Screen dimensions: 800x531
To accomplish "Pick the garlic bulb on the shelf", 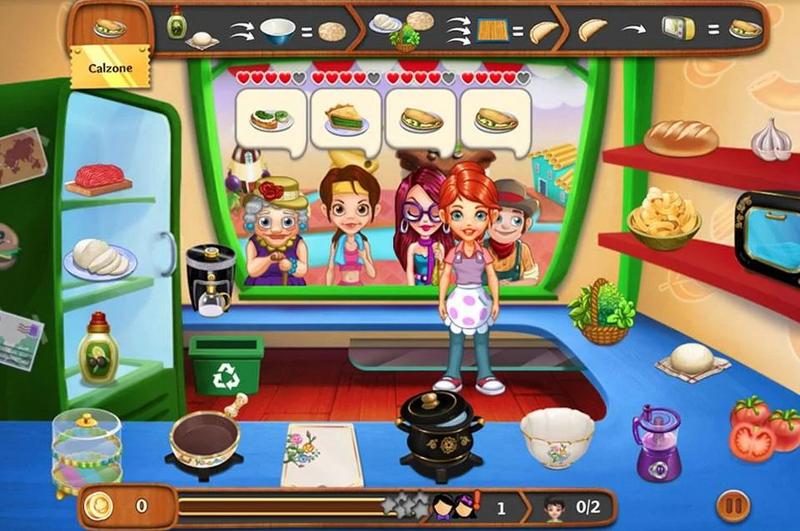I will coord(771,140).
